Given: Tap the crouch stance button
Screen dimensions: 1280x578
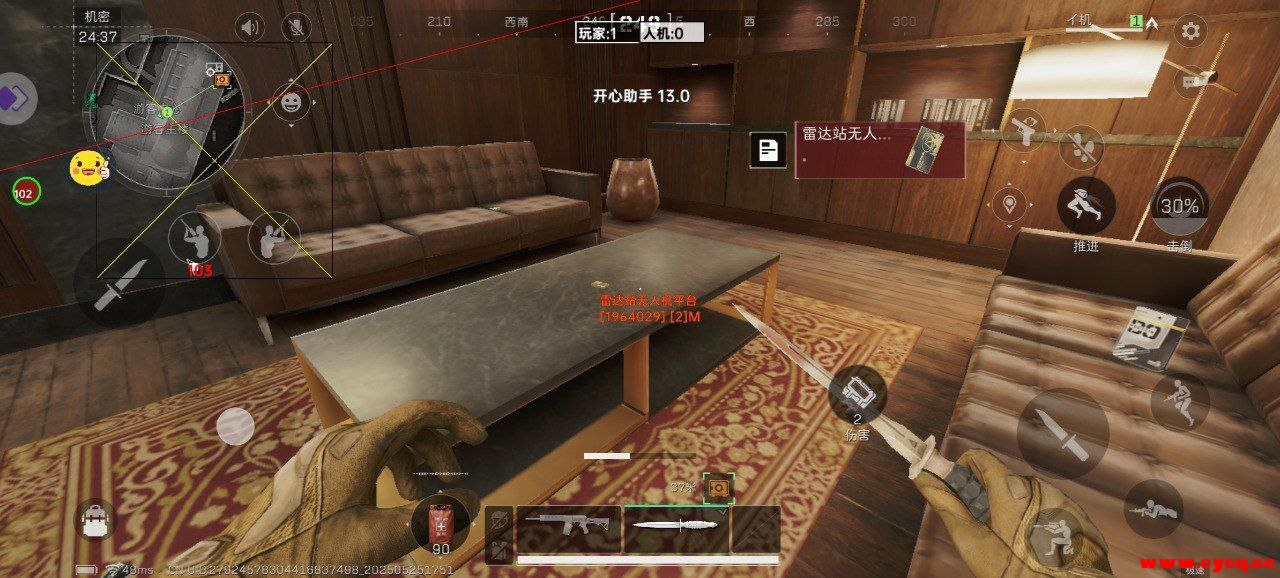Looking at the screenshot, I should [1056, 537].
